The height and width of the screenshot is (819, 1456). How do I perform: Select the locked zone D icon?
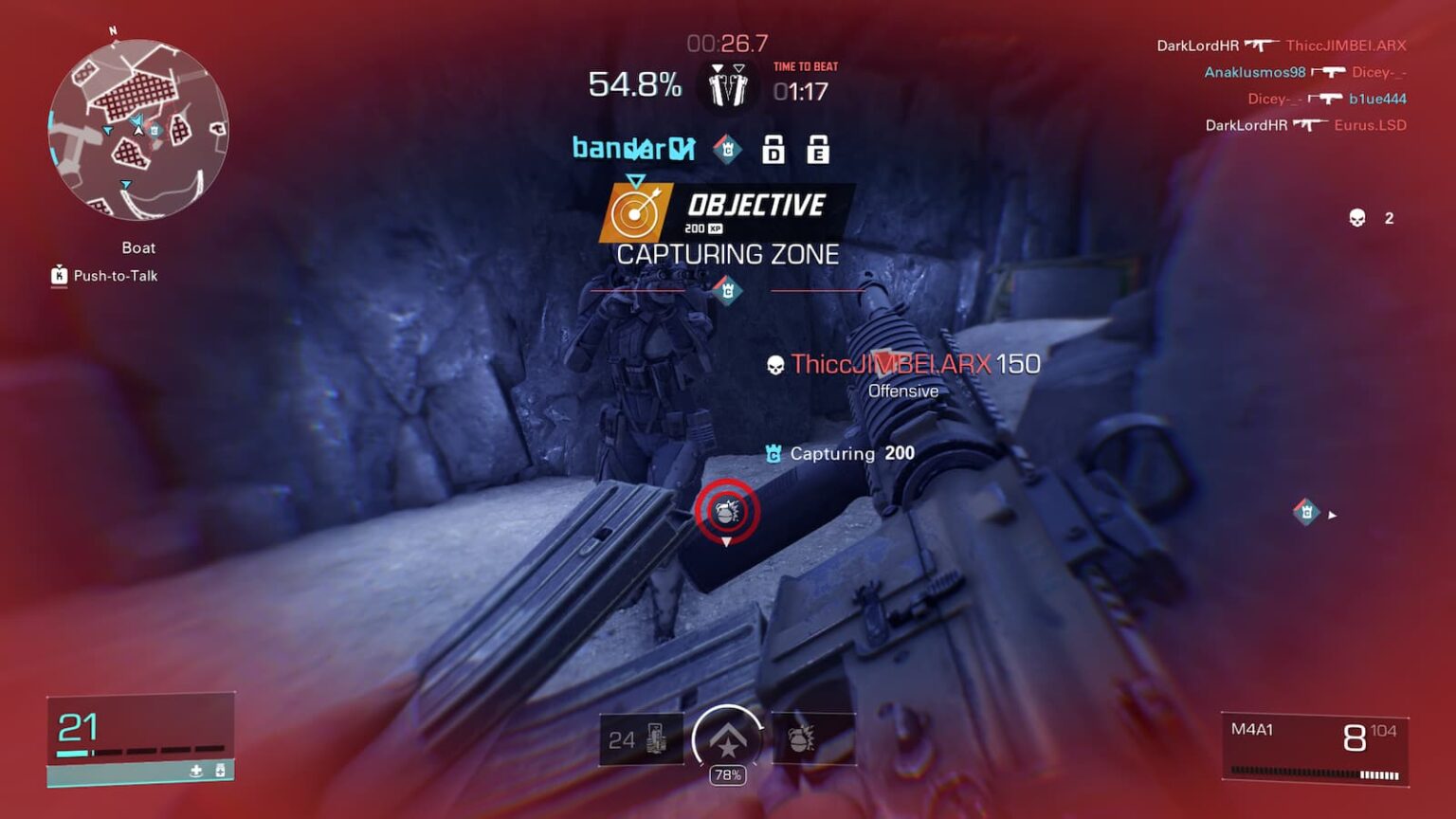(x=773, y=150)
